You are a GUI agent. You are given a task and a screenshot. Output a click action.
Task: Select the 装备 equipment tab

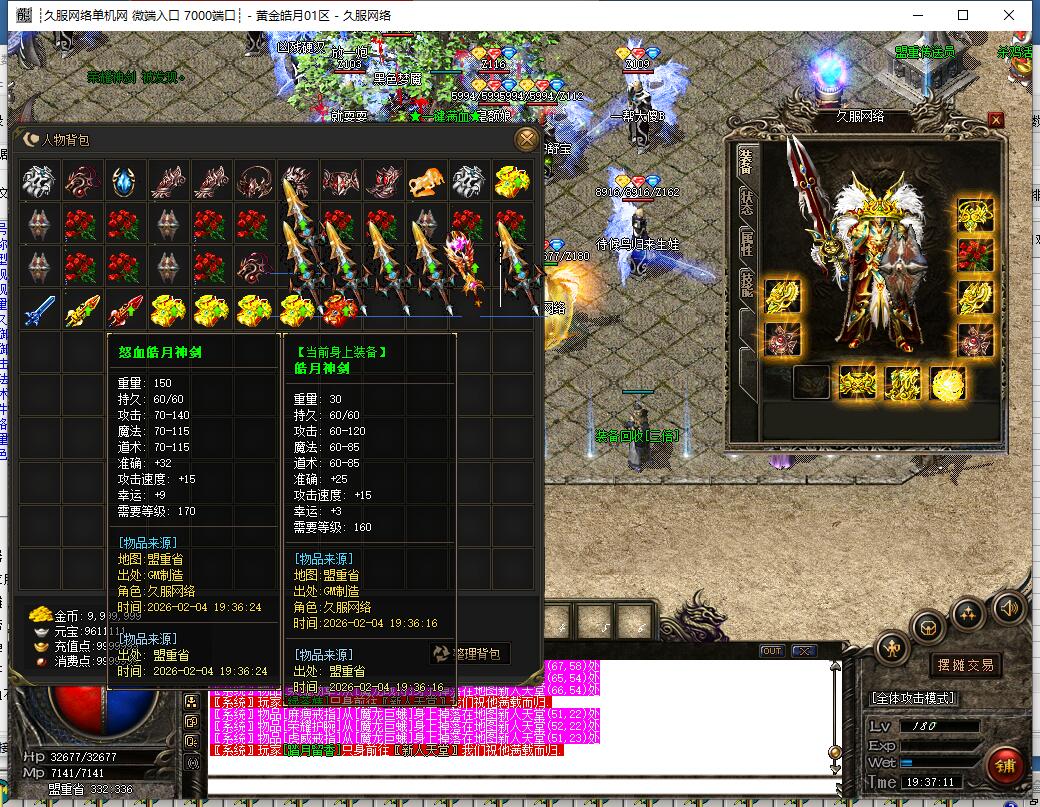point(745,158)
